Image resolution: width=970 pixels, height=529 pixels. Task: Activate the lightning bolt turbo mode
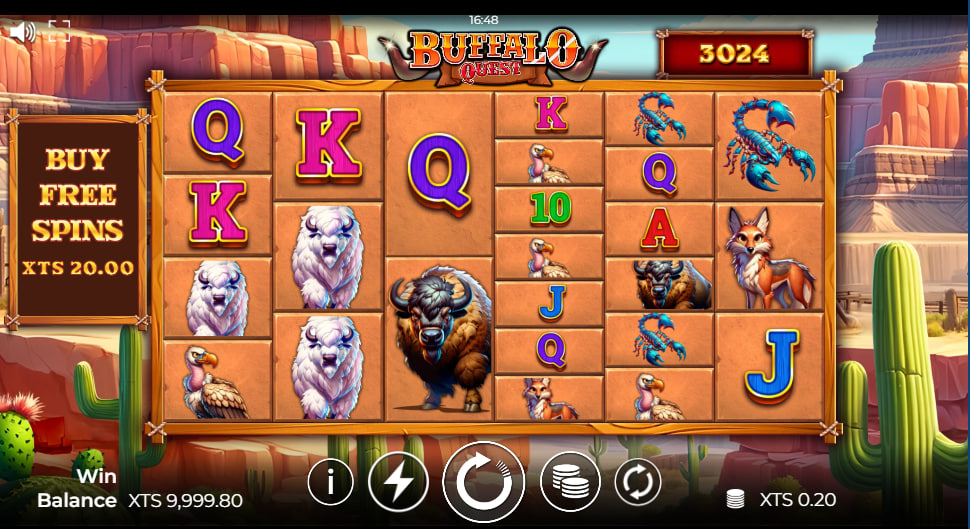pyautogui.click(x=398, y=483)
